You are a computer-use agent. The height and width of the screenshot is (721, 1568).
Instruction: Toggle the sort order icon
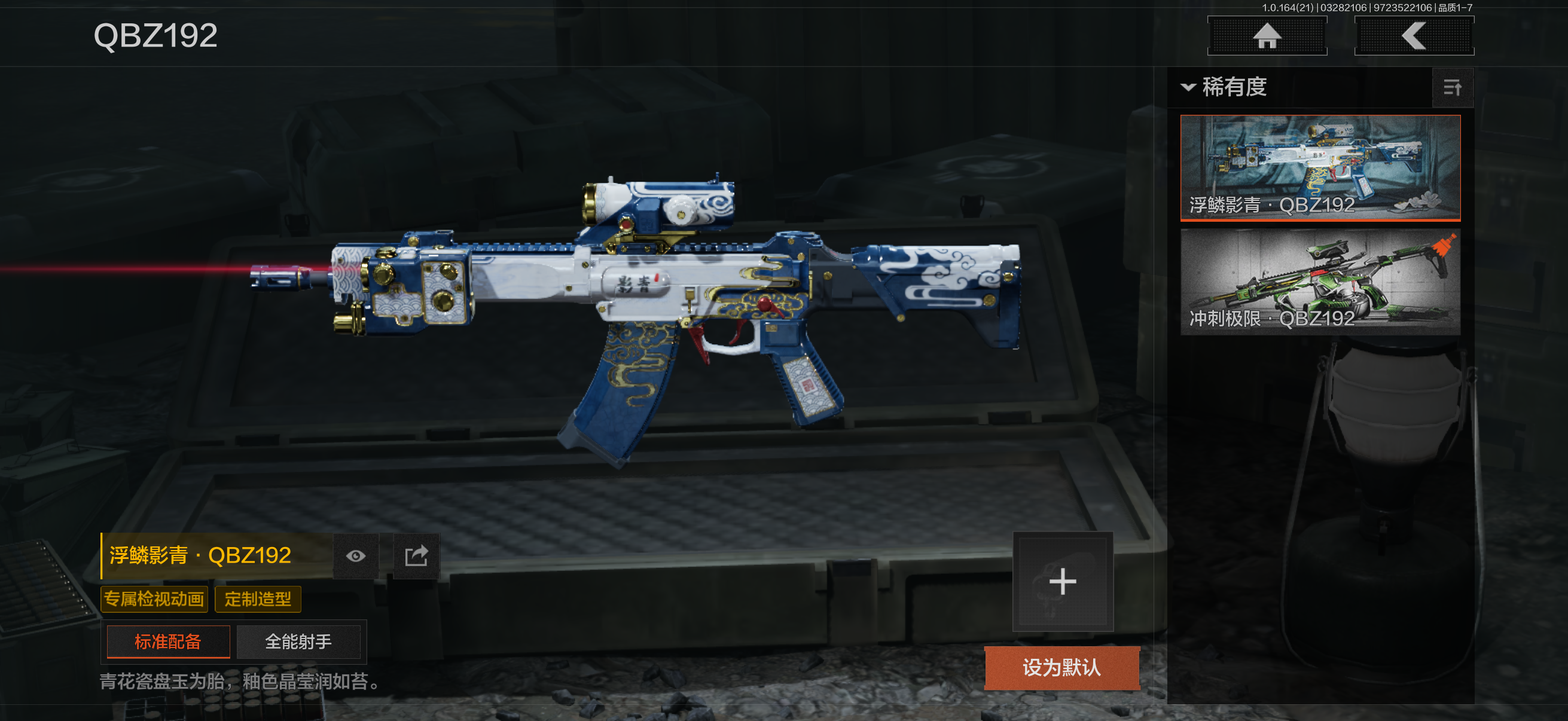coord(1452,88)
